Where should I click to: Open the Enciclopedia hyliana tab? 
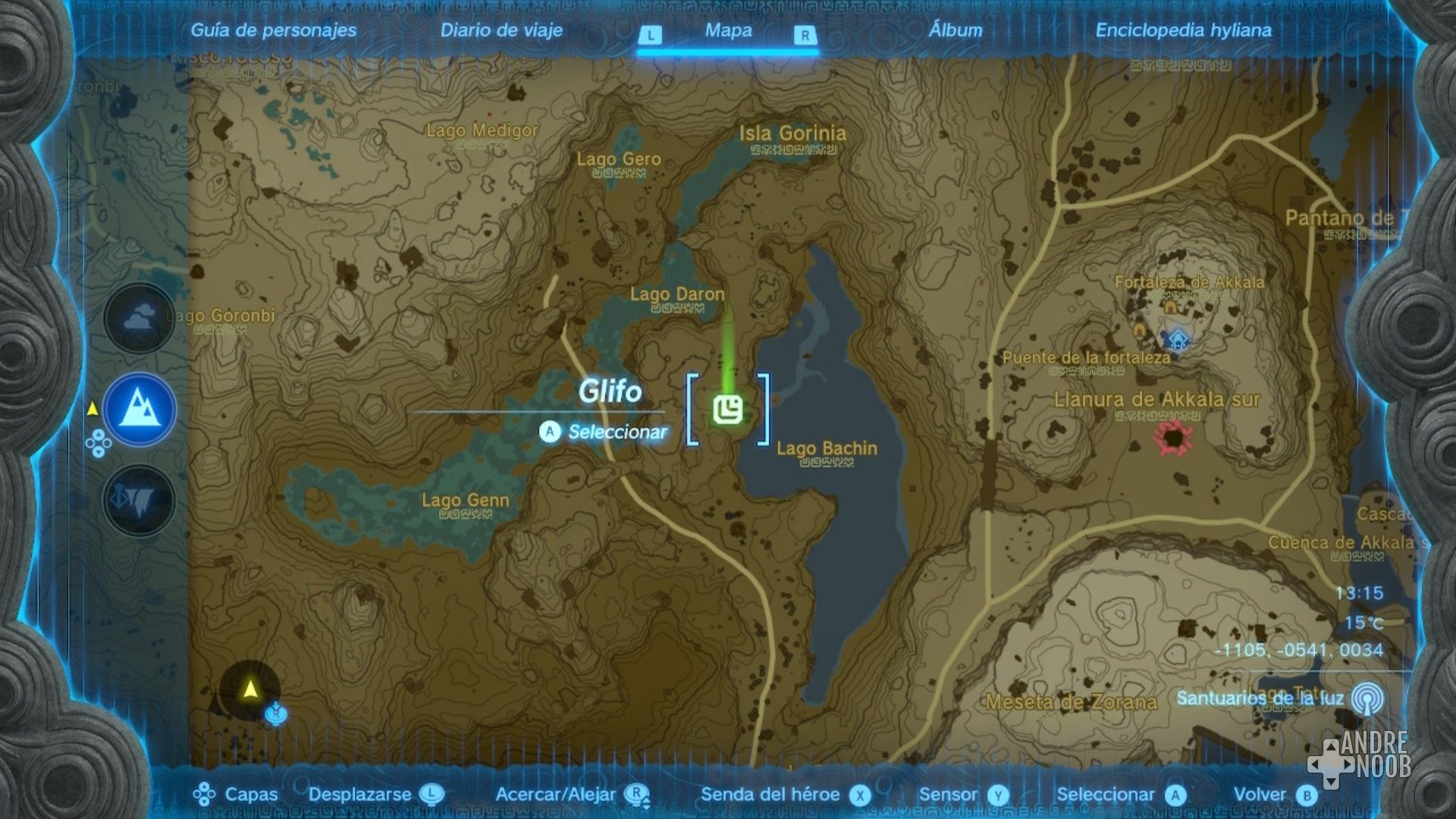click(x=1182, y=31)
